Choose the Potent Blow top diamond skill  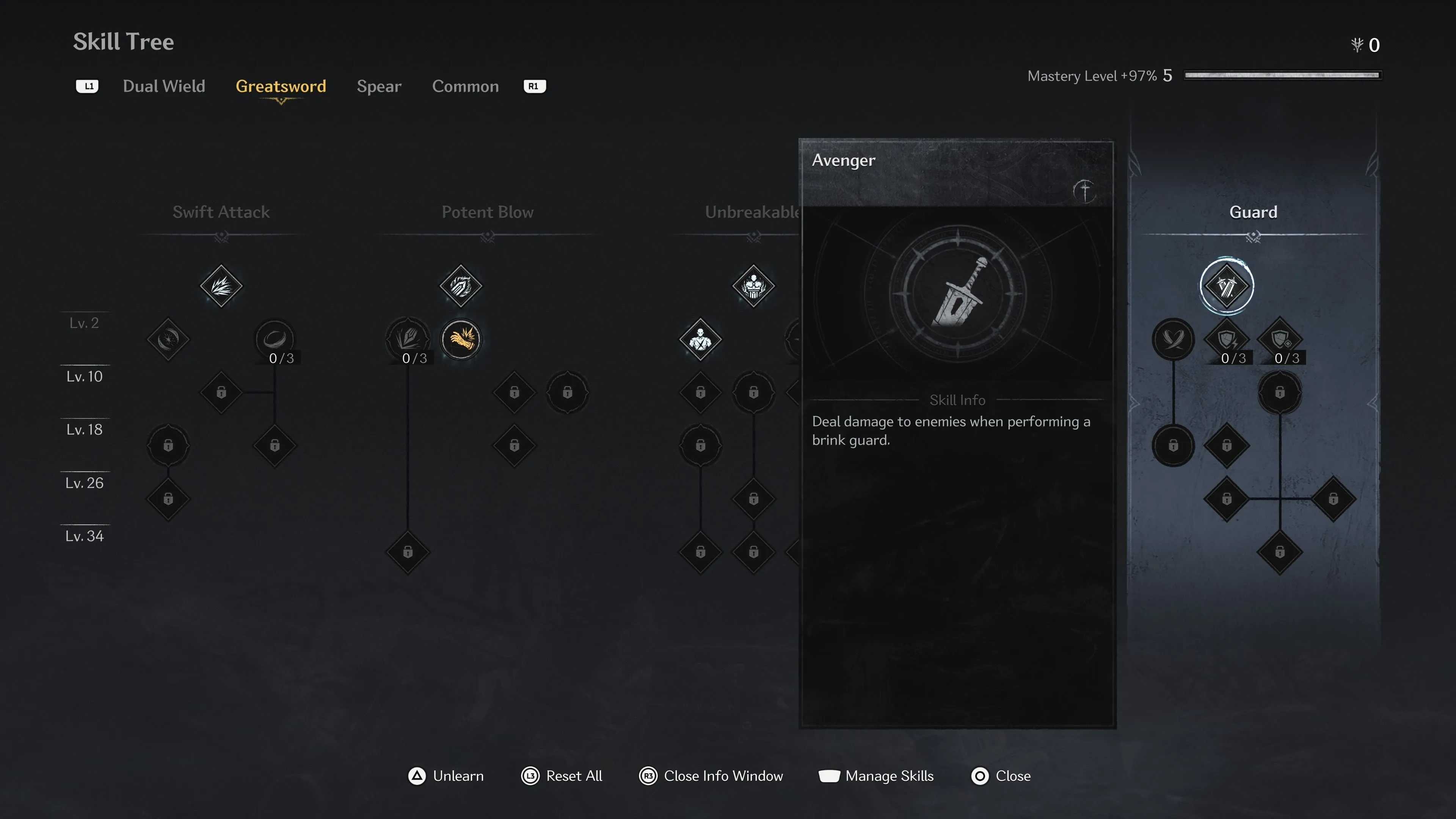click(461, 286)
